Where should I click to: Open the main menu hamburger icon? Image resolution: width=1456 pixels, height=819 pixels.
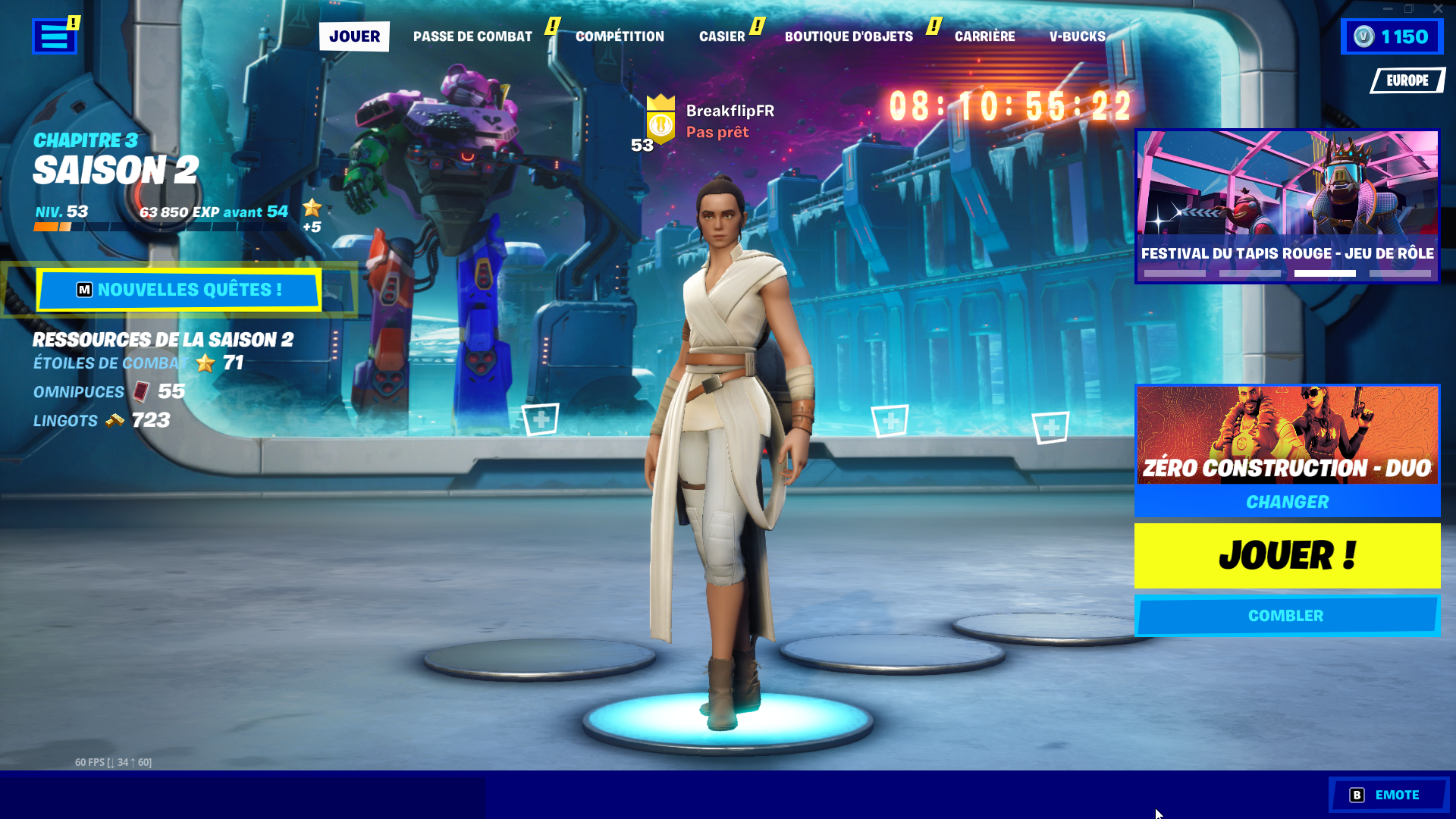click(x=53, y=36)
